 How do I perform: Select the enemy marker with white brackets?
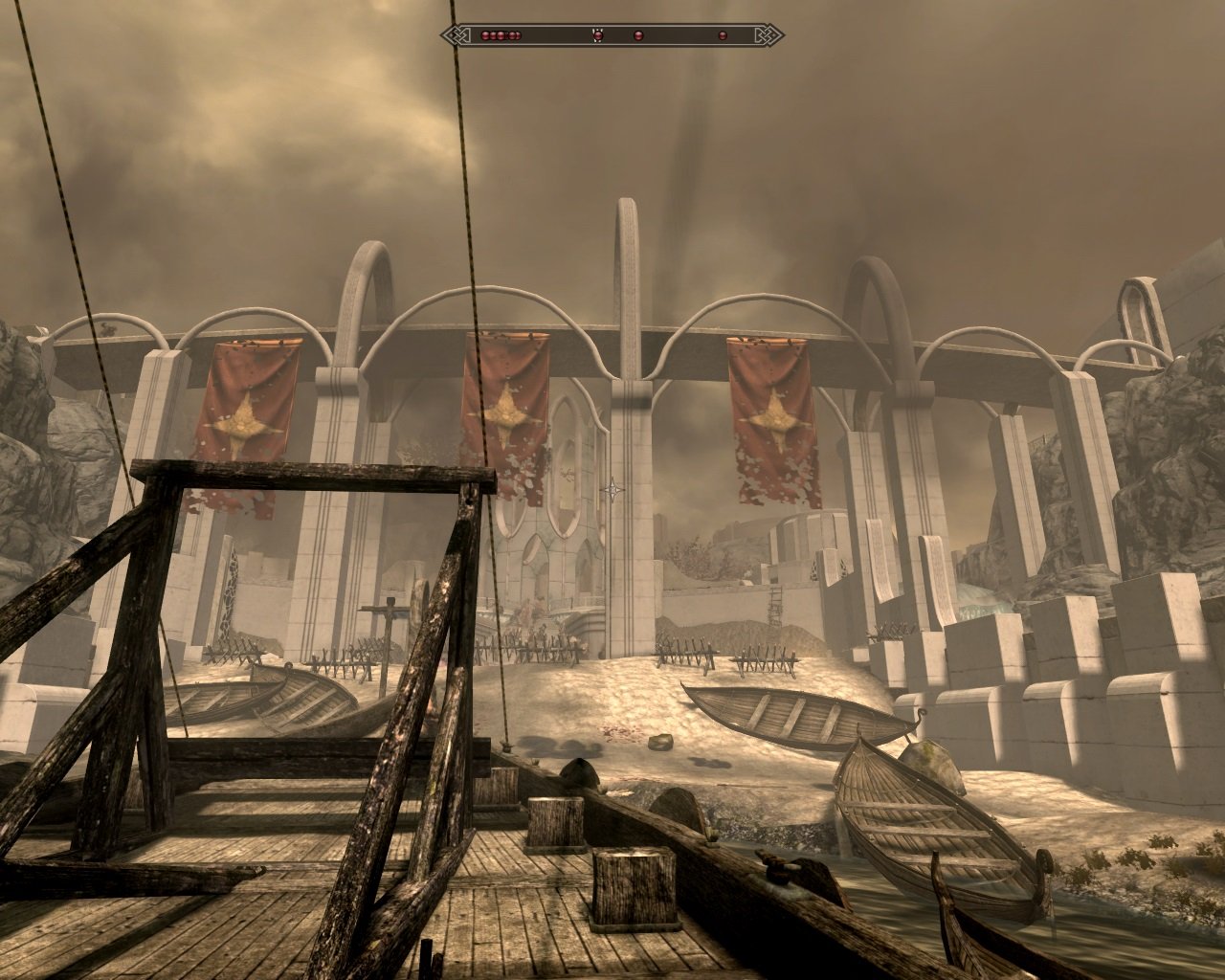[x=598, y=35]
